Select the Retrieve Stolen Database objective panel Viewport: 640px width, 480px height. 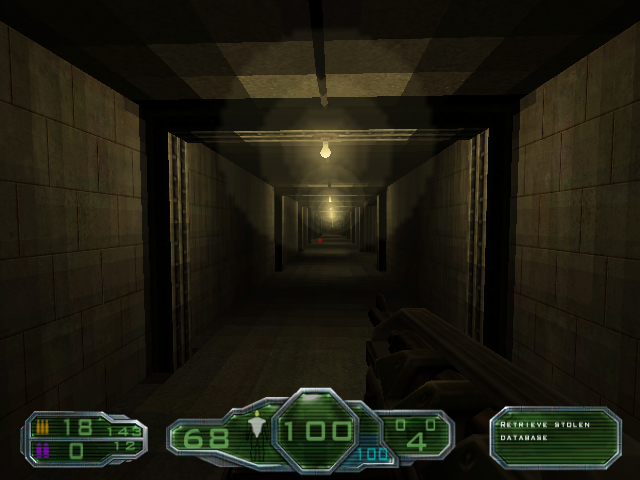555,436
